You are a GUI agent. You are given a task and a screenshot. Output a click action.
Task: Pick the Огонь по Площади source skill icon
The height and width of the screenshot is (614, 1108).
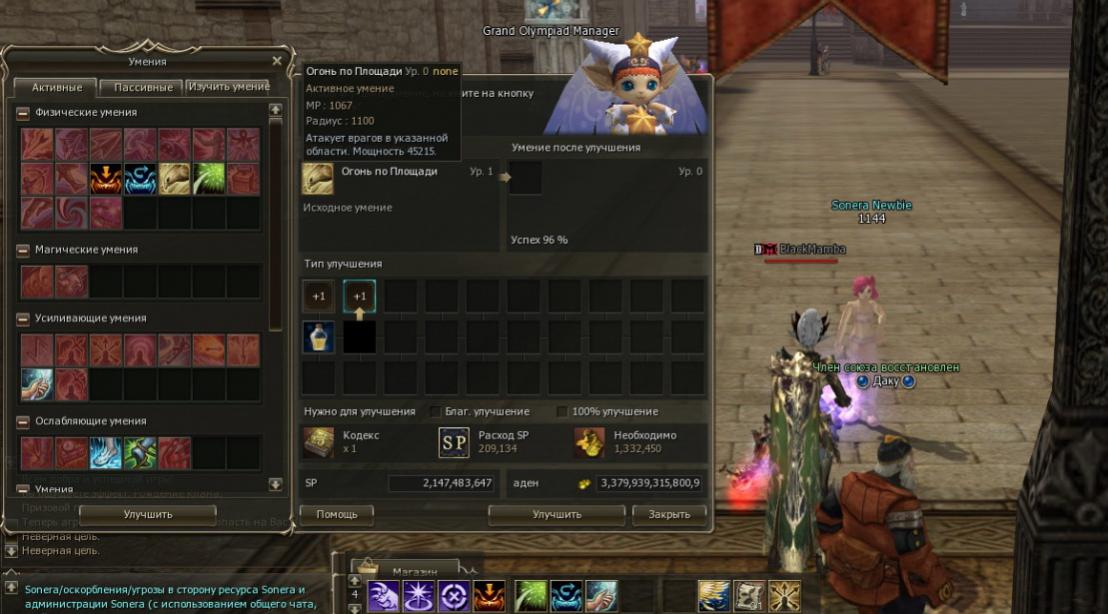click(x=318, y=179)
